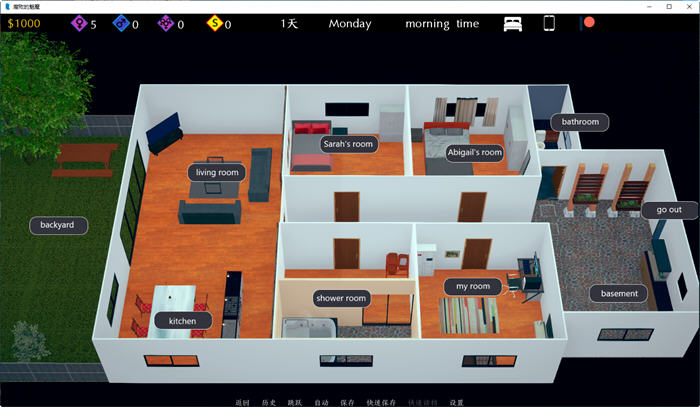The width and height of the screenshot is (700, 407).
Task: Visit Abigail's room
Action: click(x=474, y=152)
